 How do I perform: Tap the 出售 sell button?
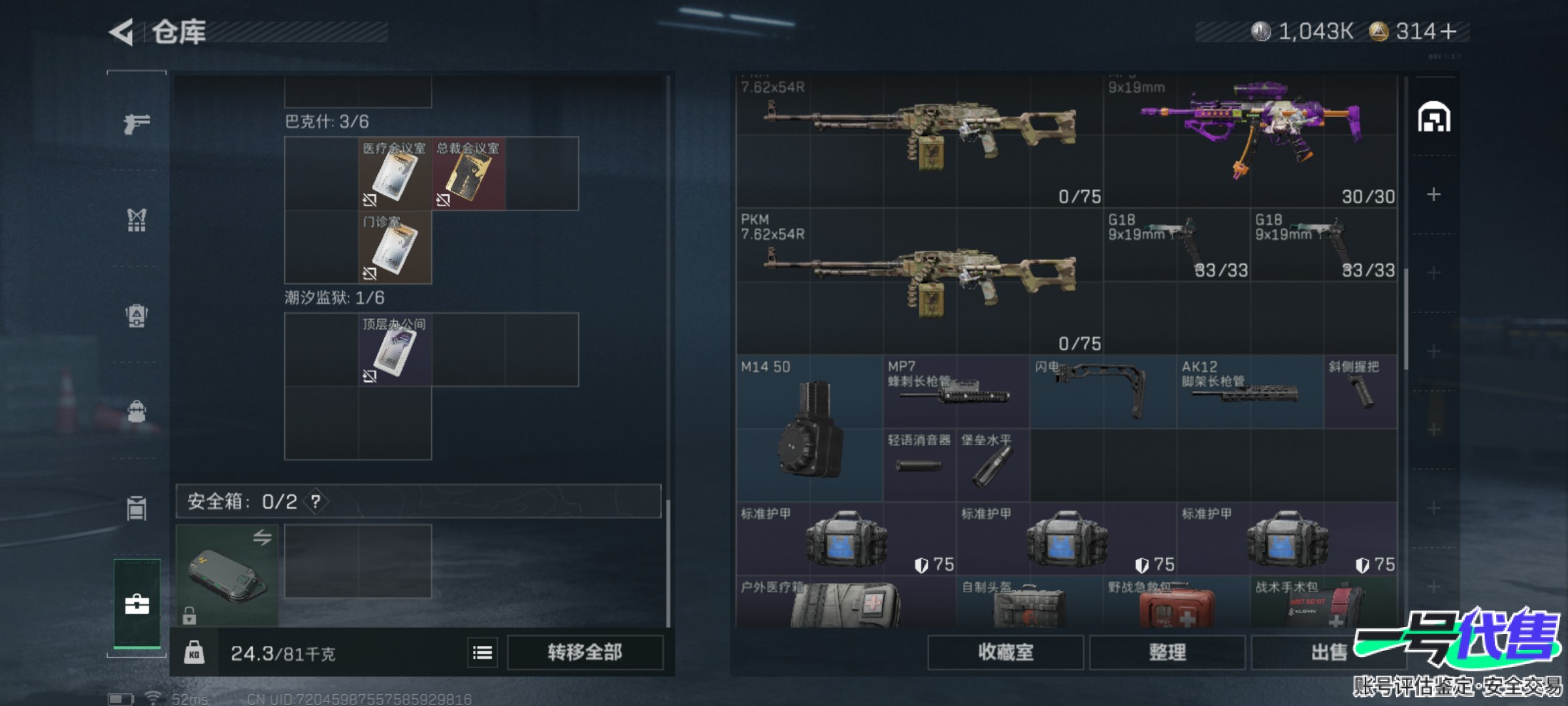pyautogui.click(x=1328, y=652)
